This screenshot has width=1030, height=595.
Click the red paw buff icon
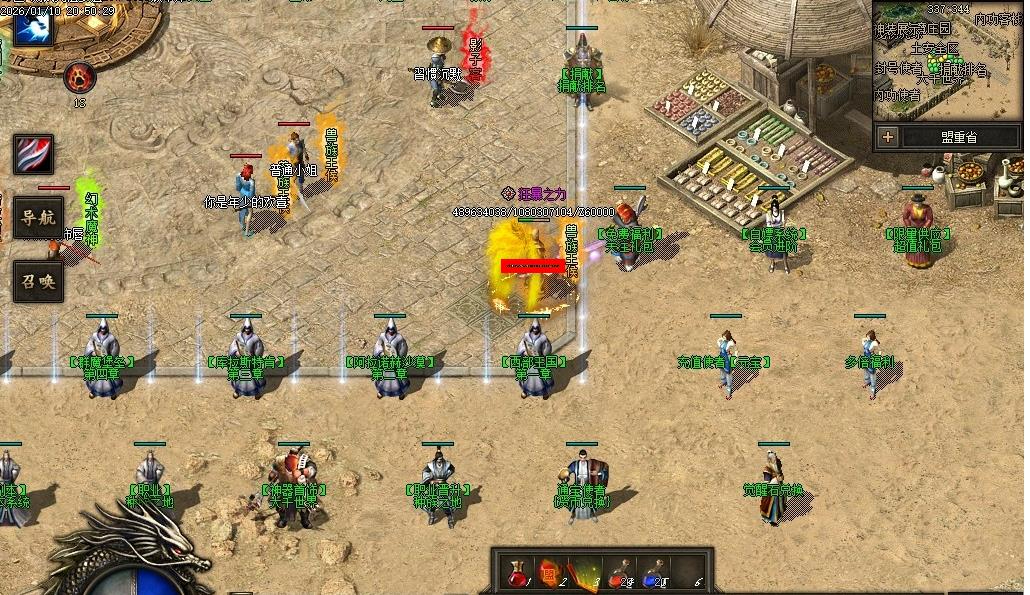[x=79, y=77]
